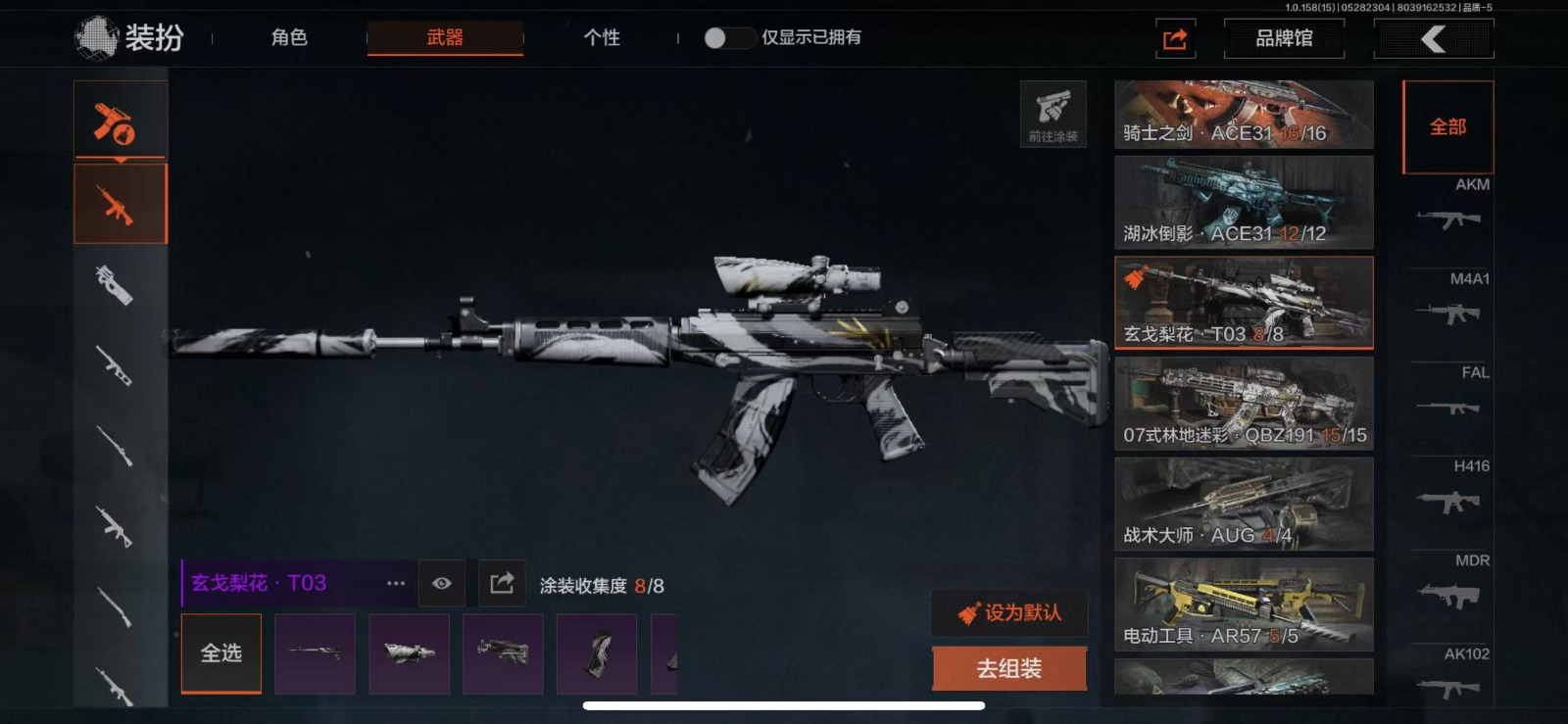Filter weapon list by M4A1
Viewport: 1568px width, 724px height.
coord(1449,301)
